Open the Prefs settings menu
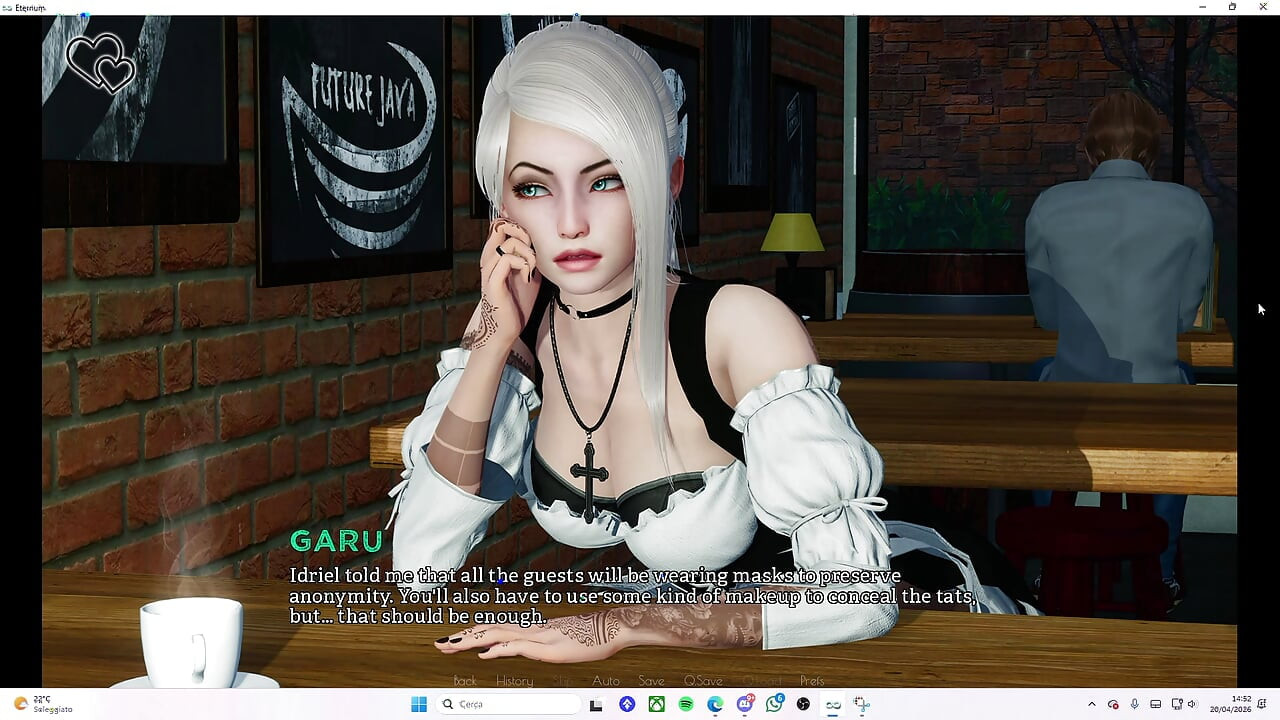This screenshot has height=720, width=1280. [812, 681]
